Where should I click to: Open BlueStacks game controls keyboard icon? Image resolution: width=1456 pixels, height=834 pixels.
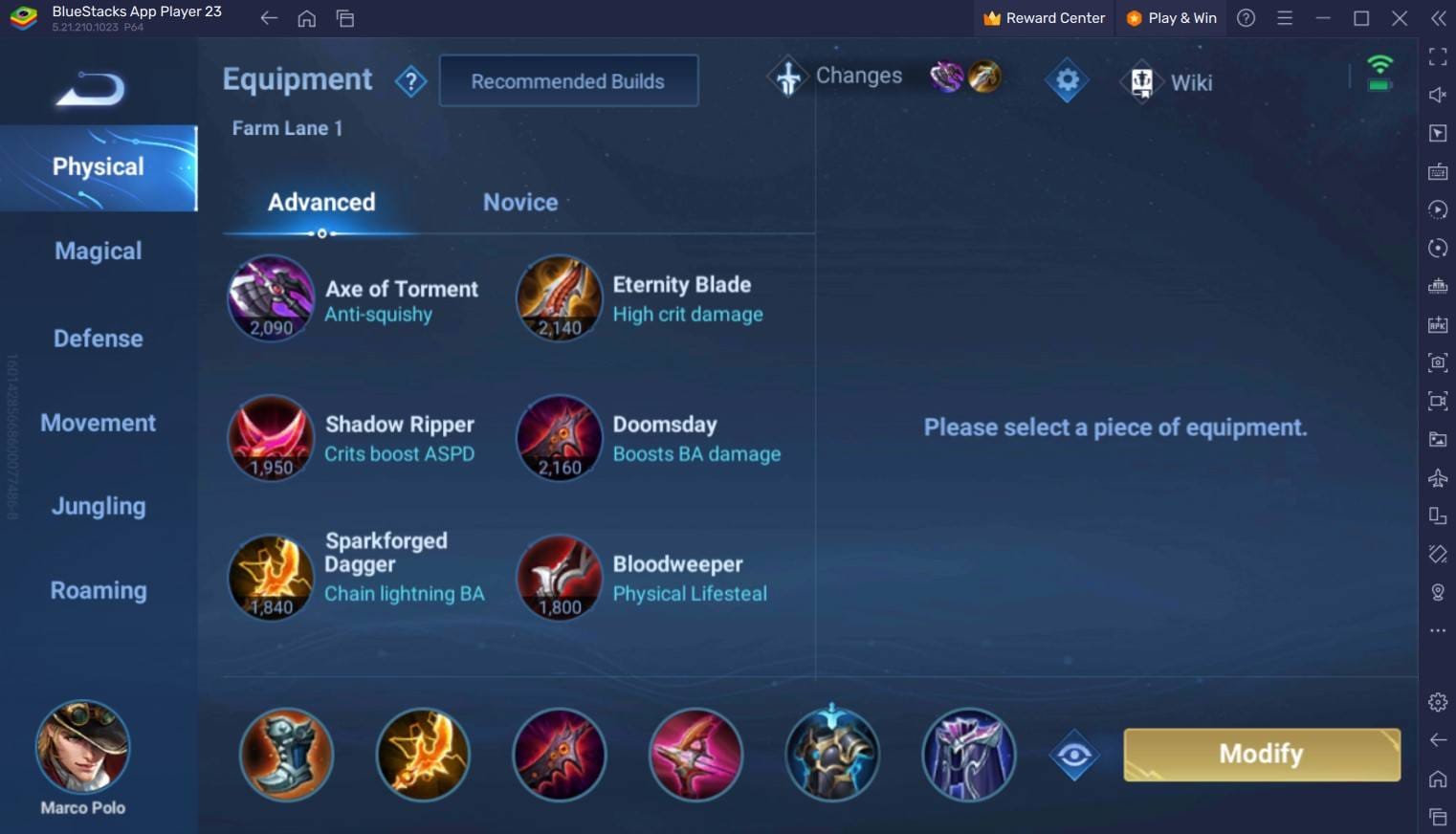point(1437,172)
